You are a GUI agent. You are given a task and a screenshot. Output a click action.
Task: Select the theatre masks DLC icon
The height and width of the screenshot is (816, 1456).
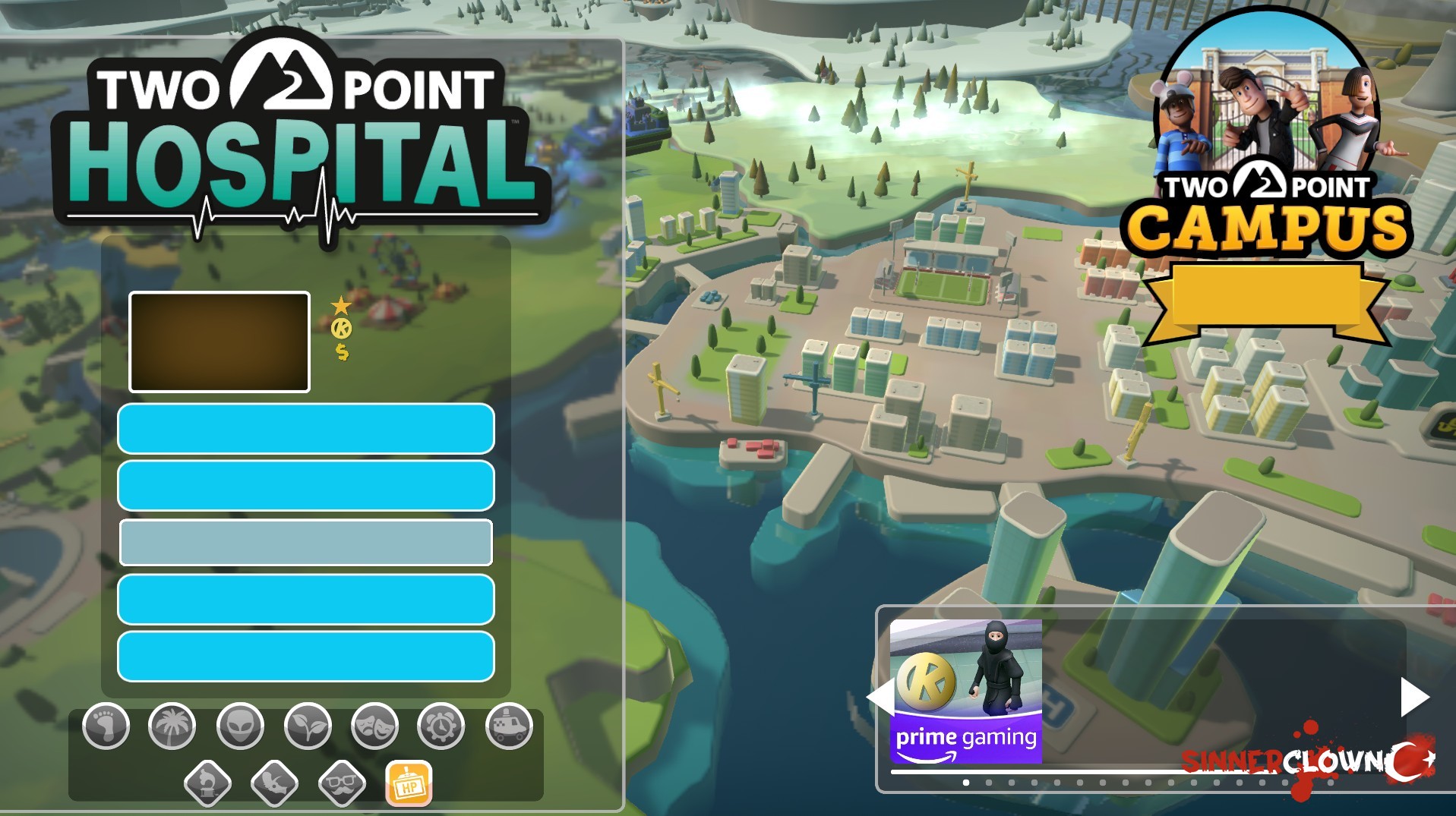pos(375,726)
